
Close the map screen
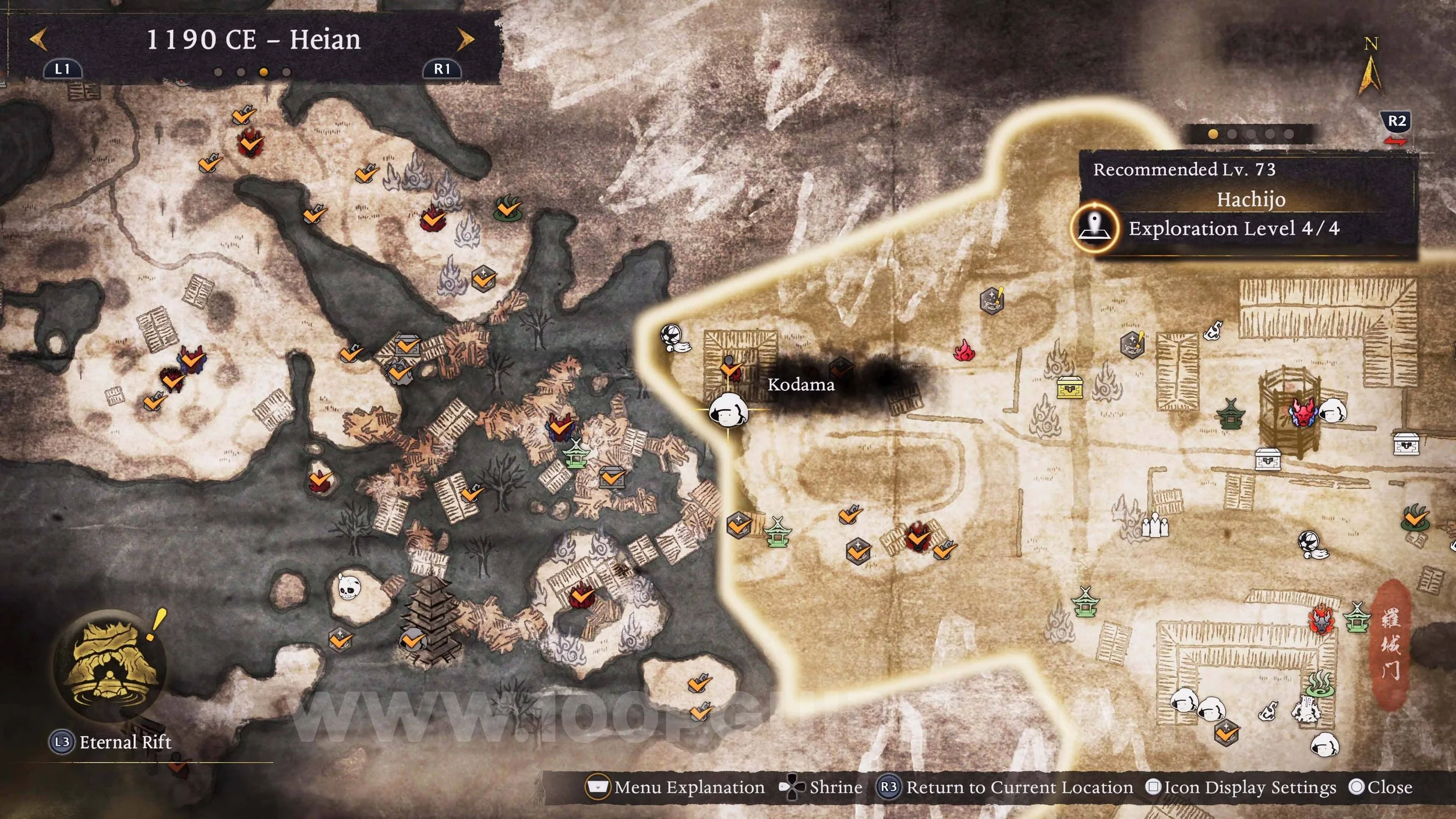click(1381, 788)
